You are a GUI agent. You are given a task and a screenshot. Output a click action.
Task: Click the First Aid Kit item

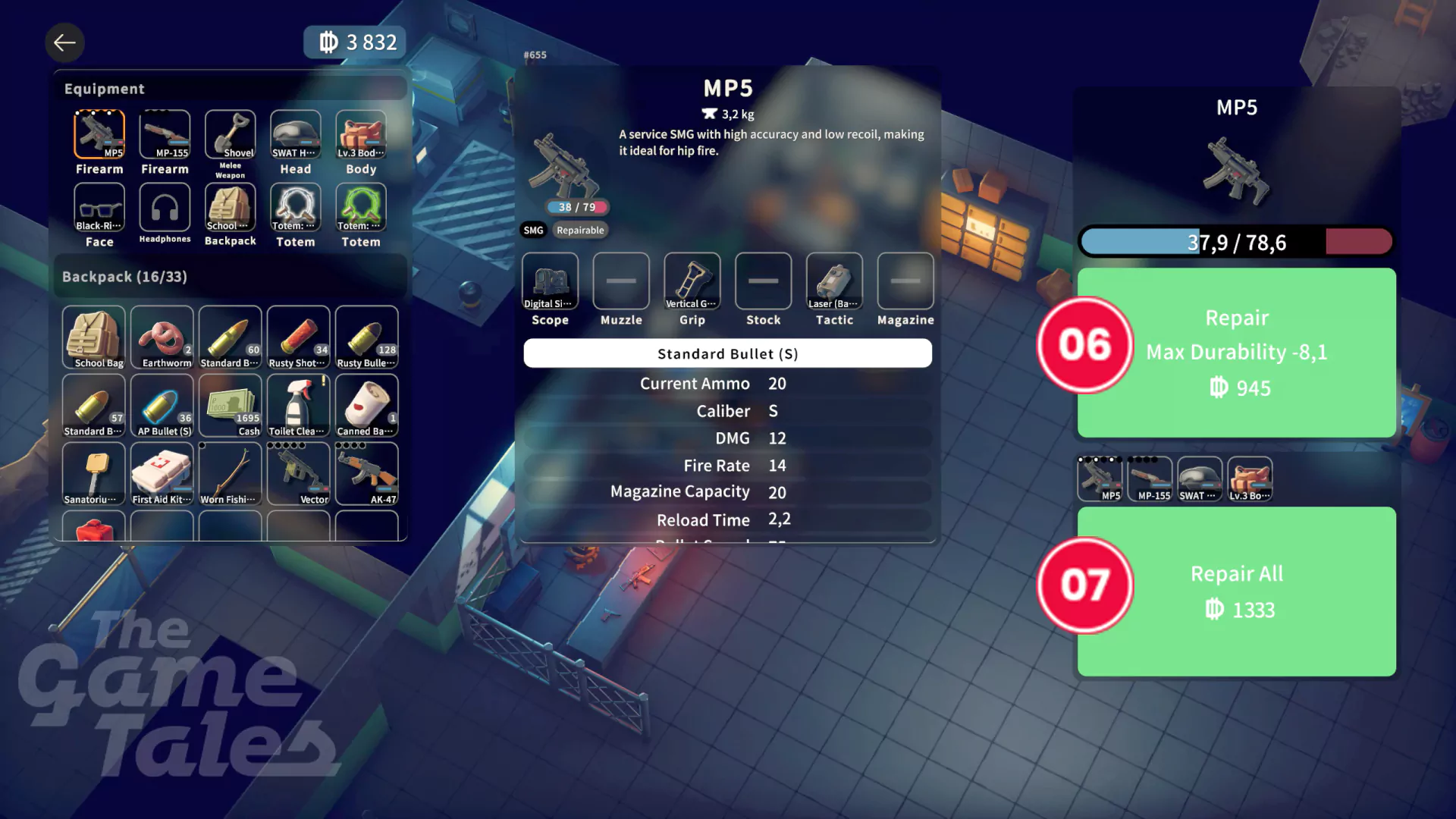point(162,474)
